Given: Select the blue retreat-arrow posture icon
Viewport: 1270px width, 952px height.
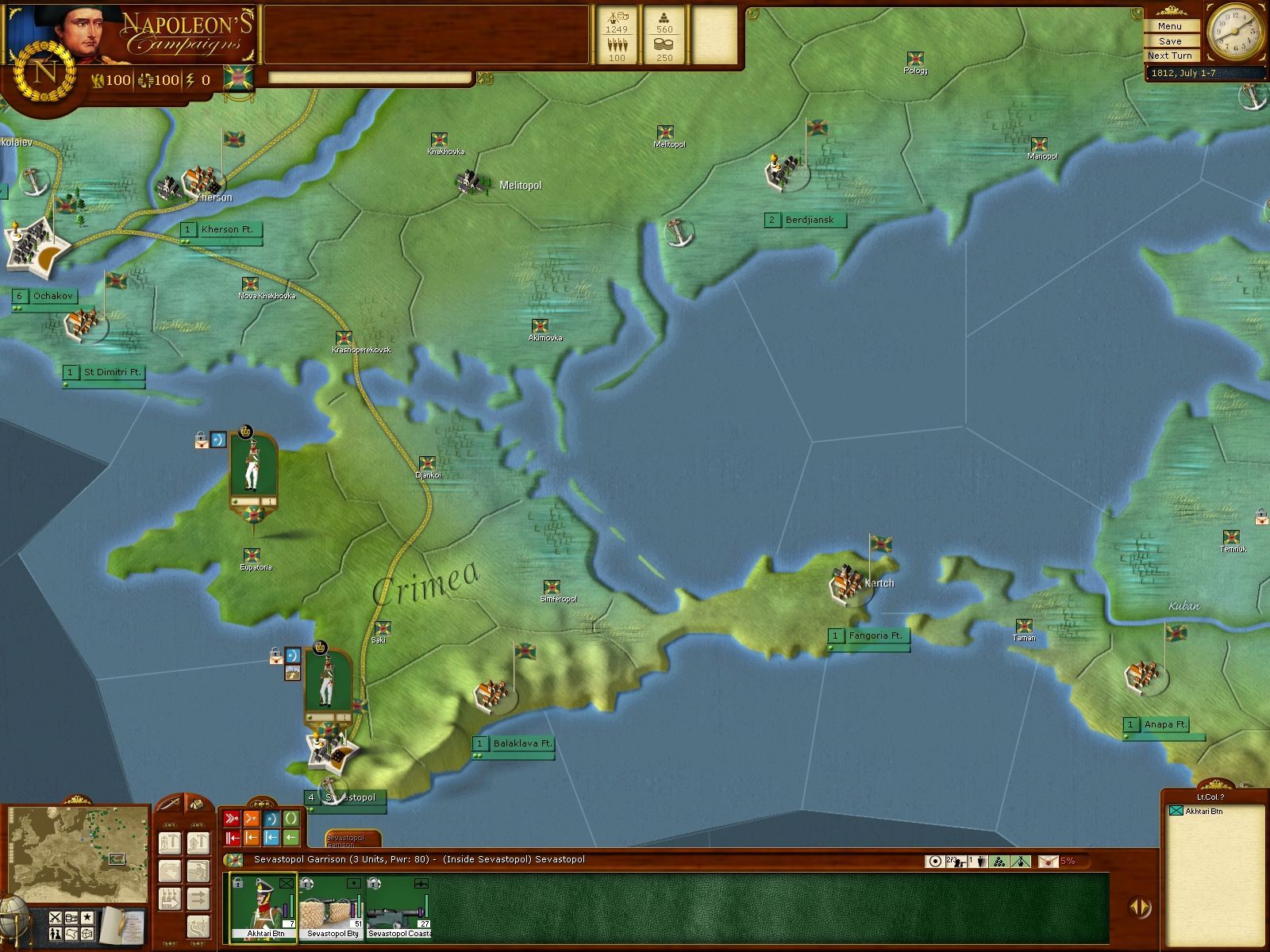Looking at the screenshot, I should click(x=271, y=838).
